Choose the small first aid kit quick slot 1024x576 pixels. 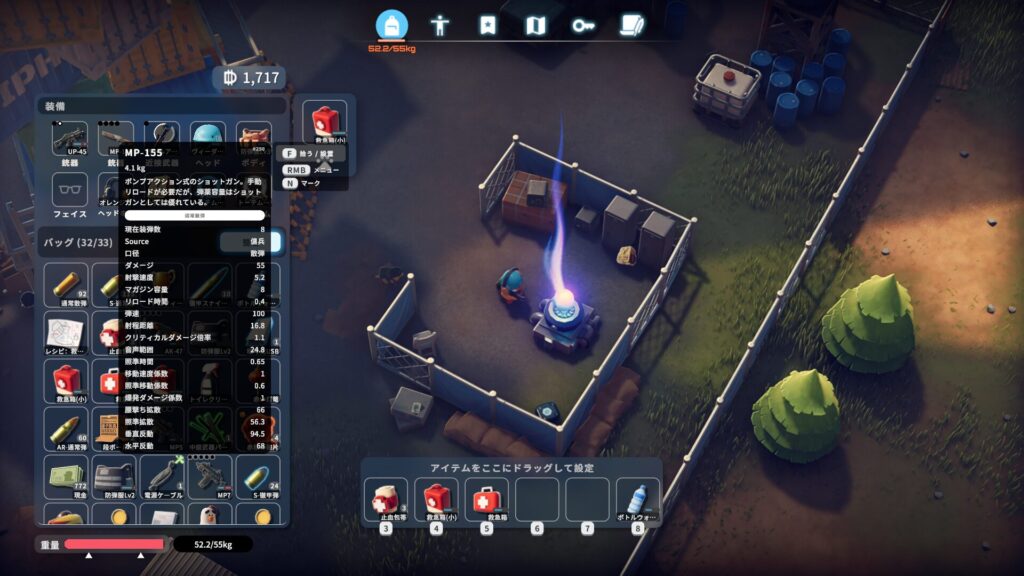436,499
